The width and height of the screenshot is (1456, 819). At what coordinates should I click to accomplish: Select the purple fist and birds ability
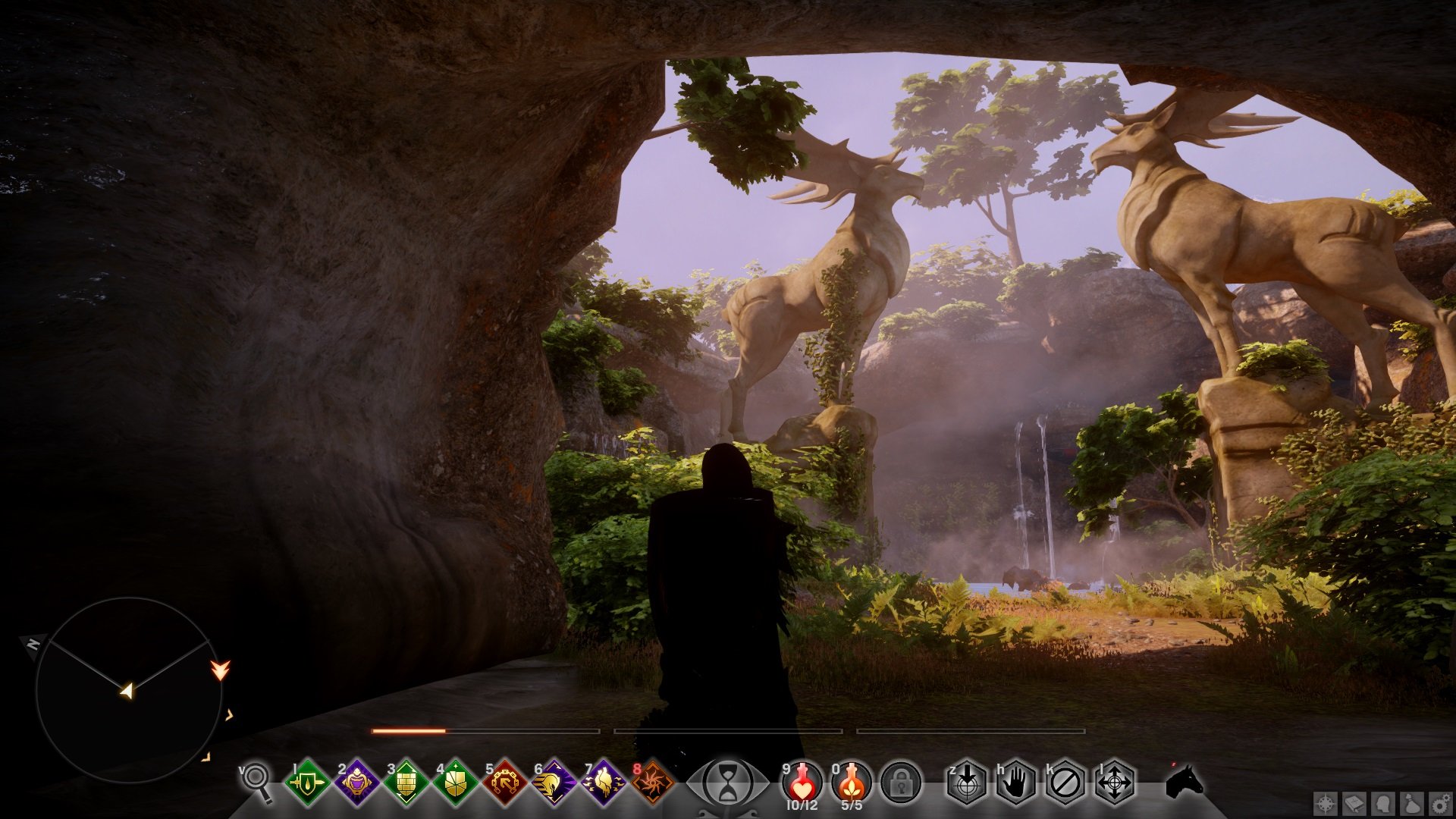tap(604, 782)
